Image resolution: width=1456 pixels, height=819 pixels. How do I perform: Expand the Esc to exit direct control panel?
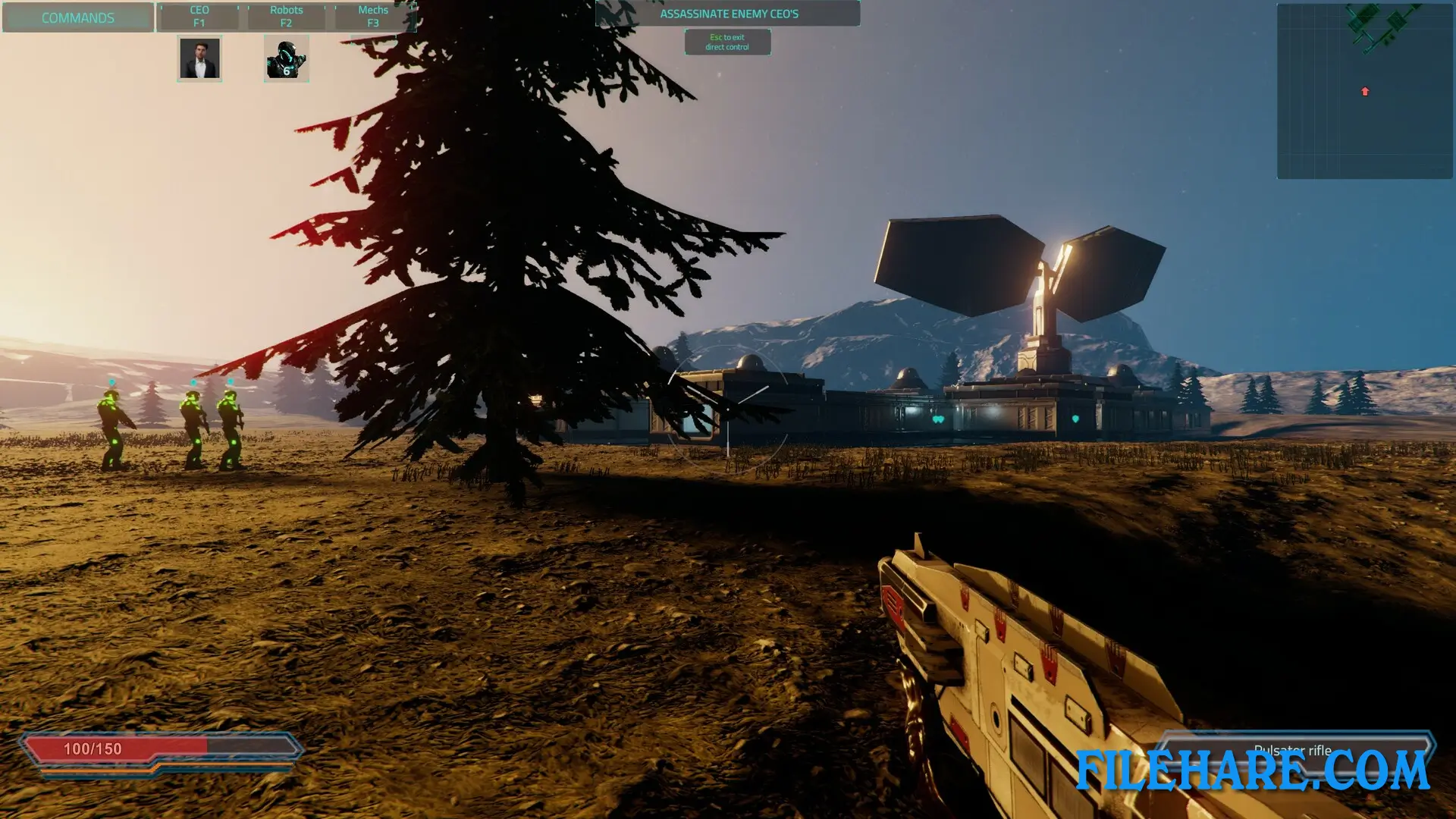[727, 41]
